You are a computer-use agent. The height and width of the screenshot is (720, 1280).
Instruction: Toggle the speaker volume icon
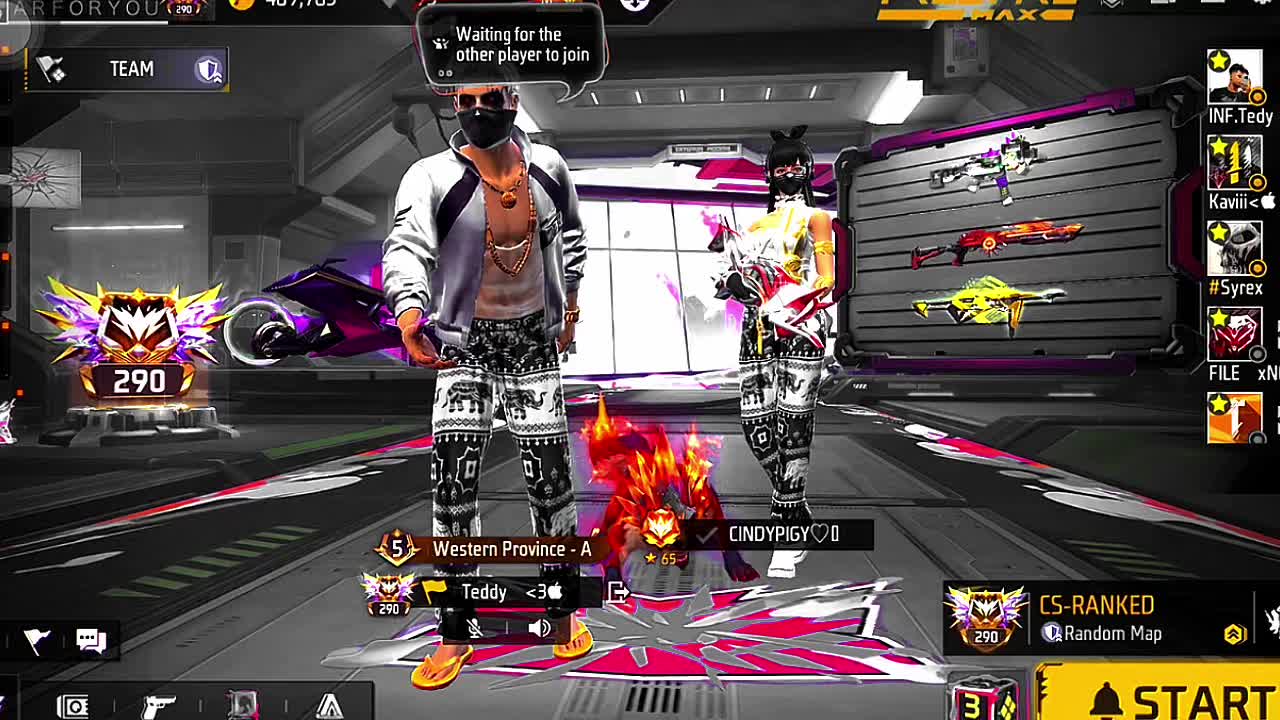coord(539,628)
